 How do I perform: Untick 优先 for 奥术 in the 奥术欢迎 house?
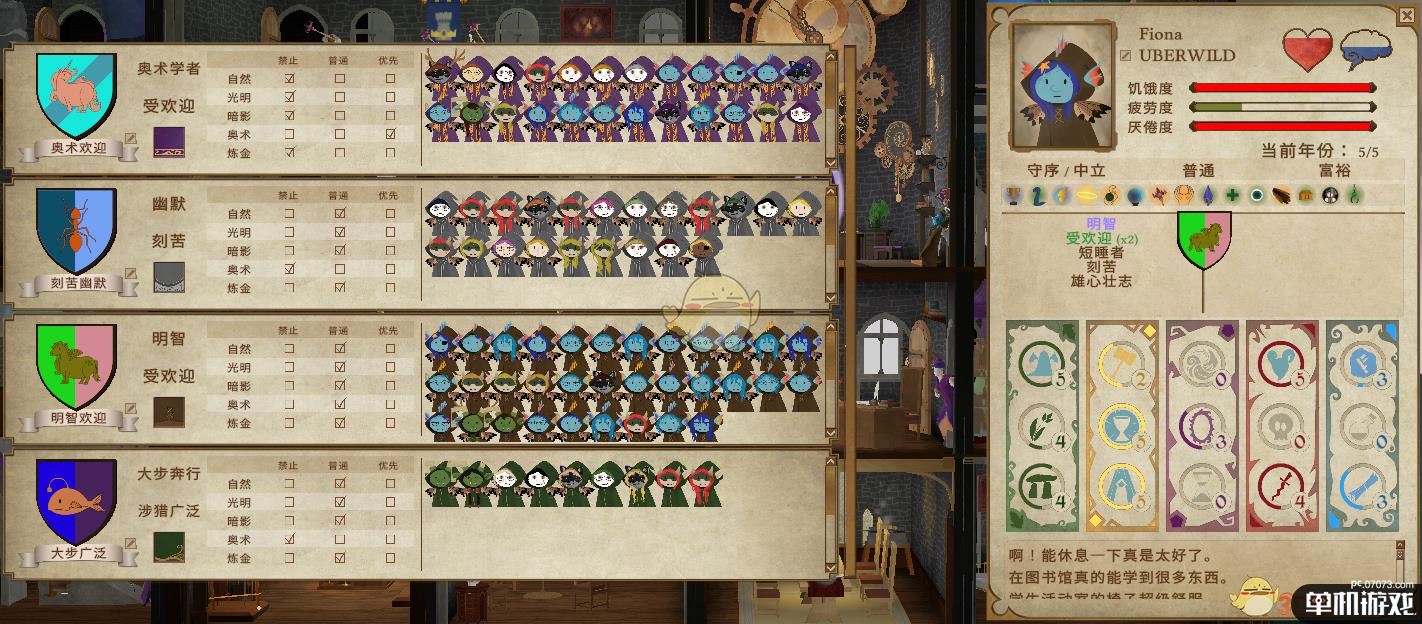[390, 134]
